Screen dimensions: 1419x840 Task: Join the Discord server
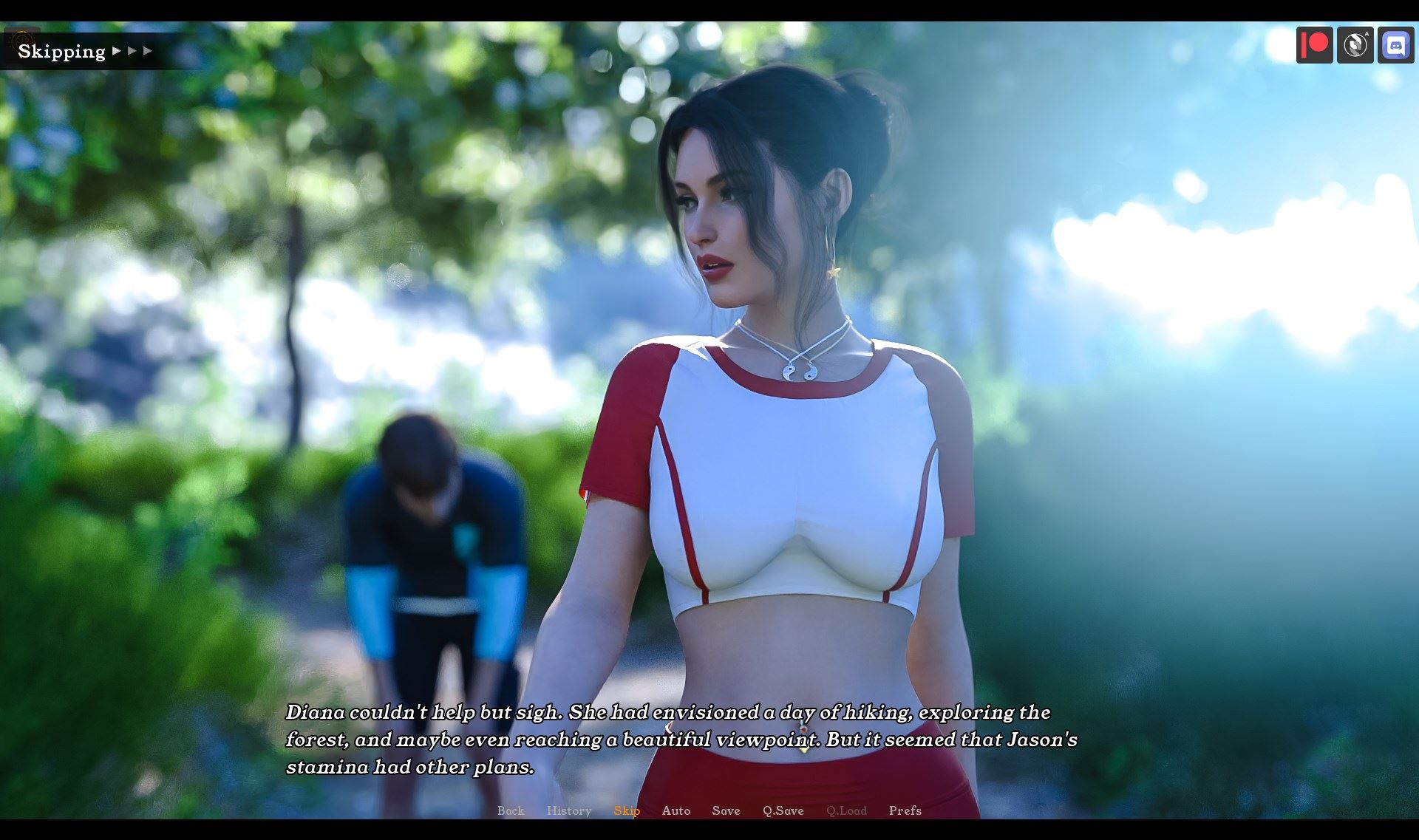[x=1396, y=46]
